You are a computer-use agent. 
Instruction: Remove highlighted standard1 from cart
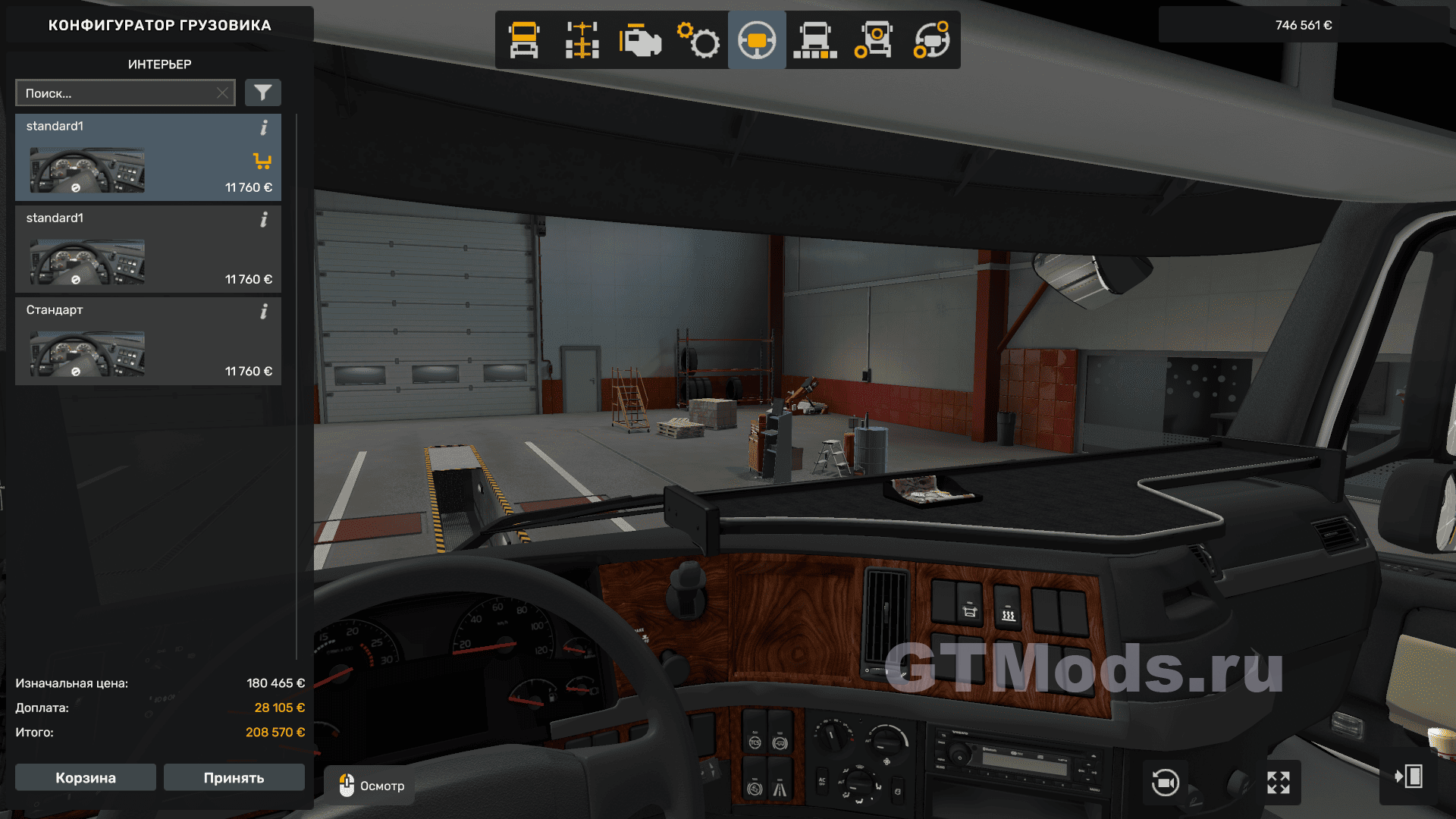pos(262,161)
